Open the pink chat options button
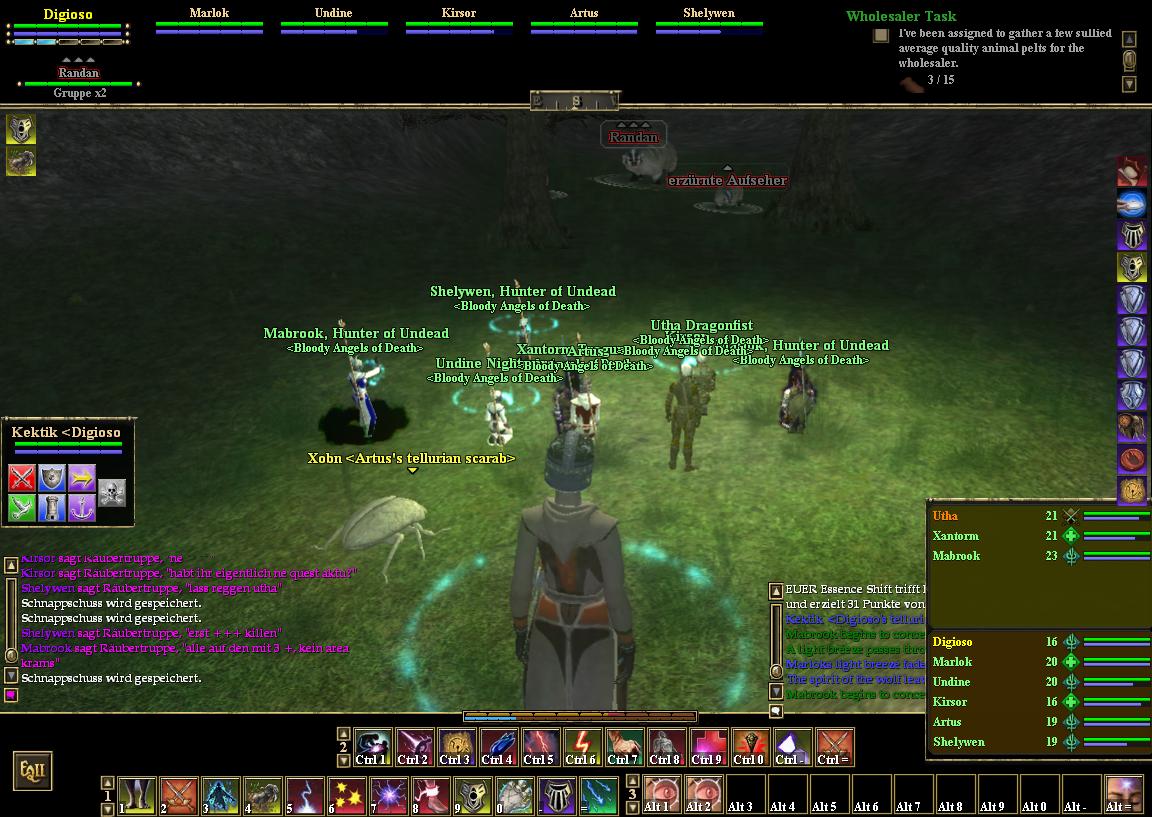 tap(11, 695)
